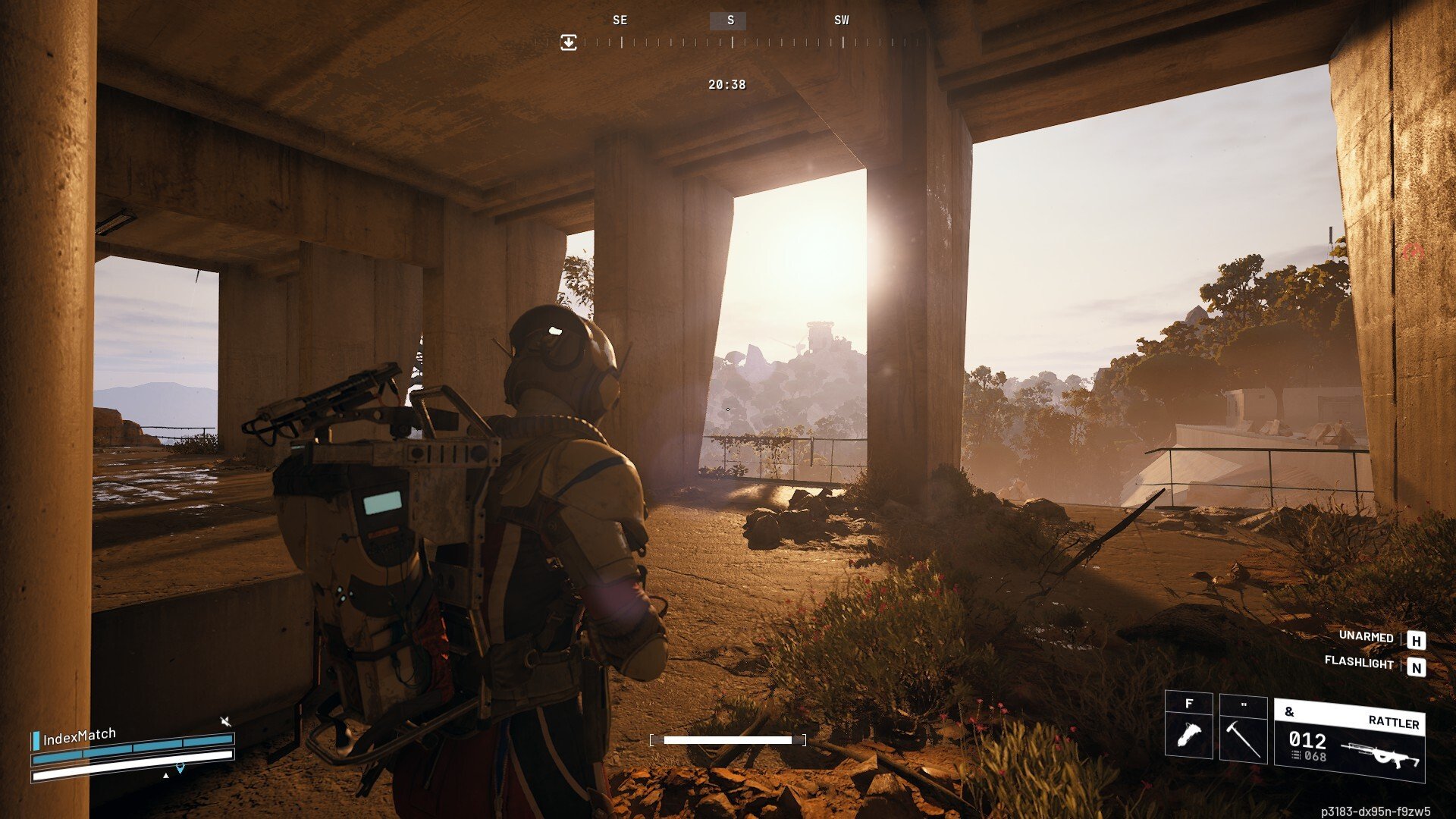Viewport: 1456px width, 819px height.
Task: Select the IndexMatch player name tag
Action: [x=80, y=736]
